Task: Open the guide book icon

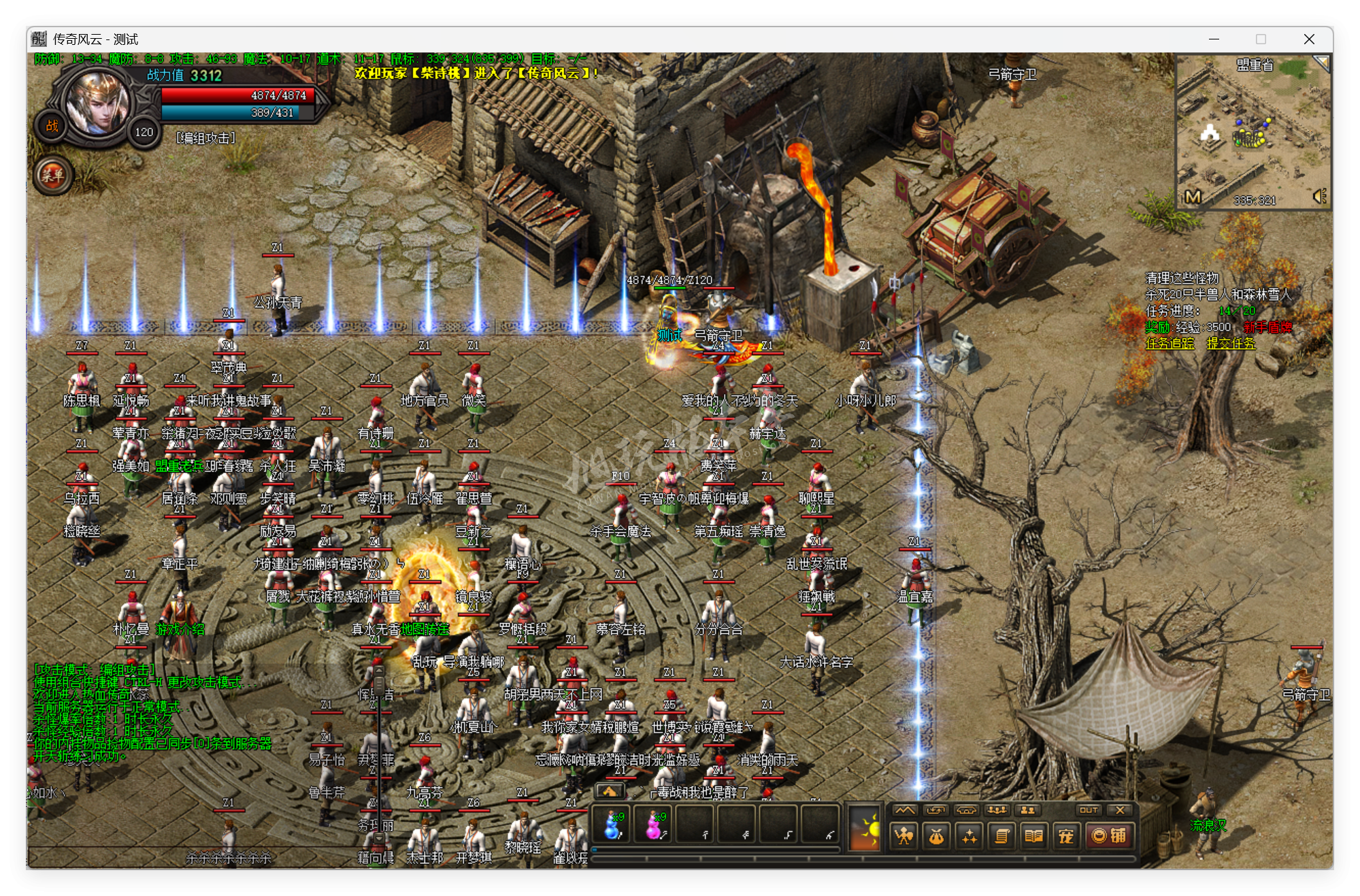Action: (x=1034, y=837)
